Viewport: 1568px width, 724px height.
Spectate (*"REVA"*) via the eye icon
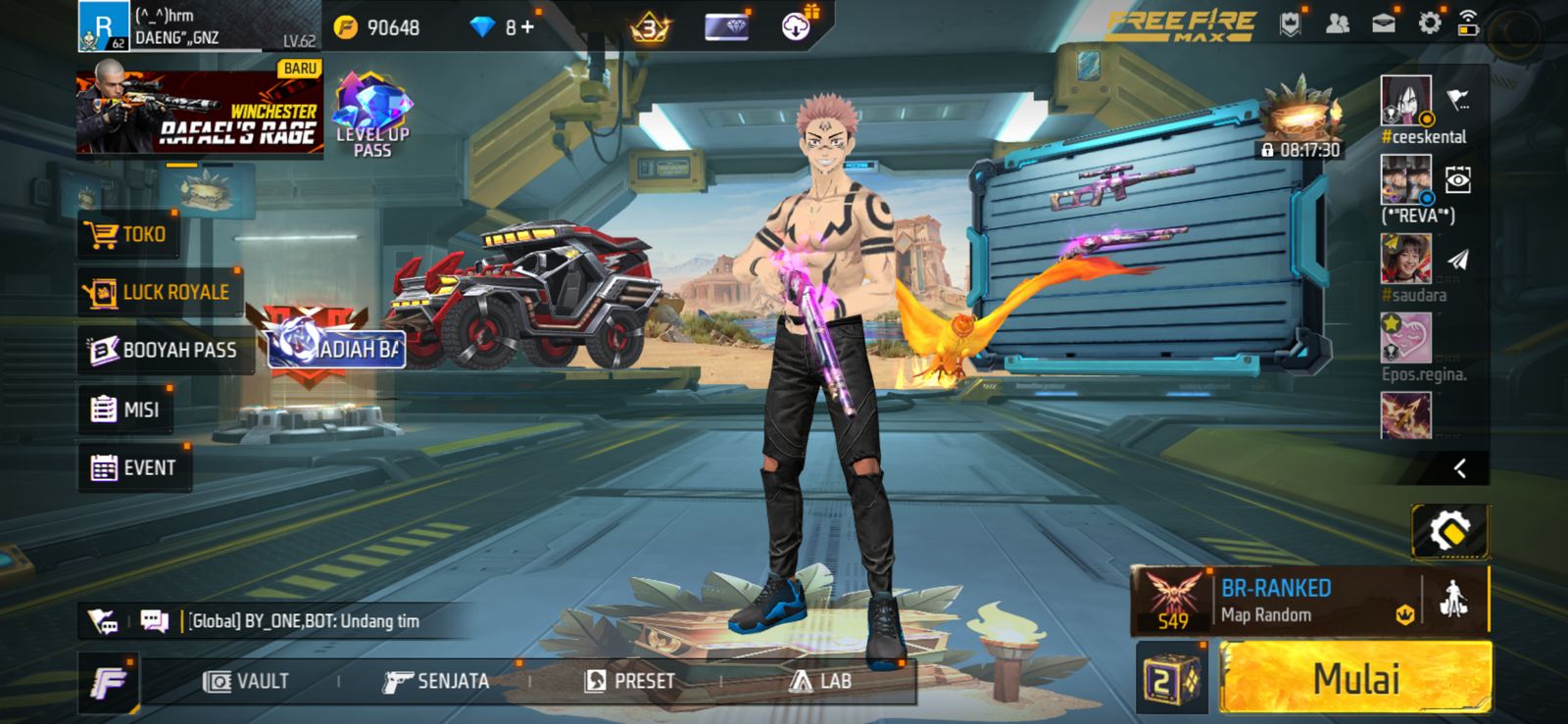1460,179
